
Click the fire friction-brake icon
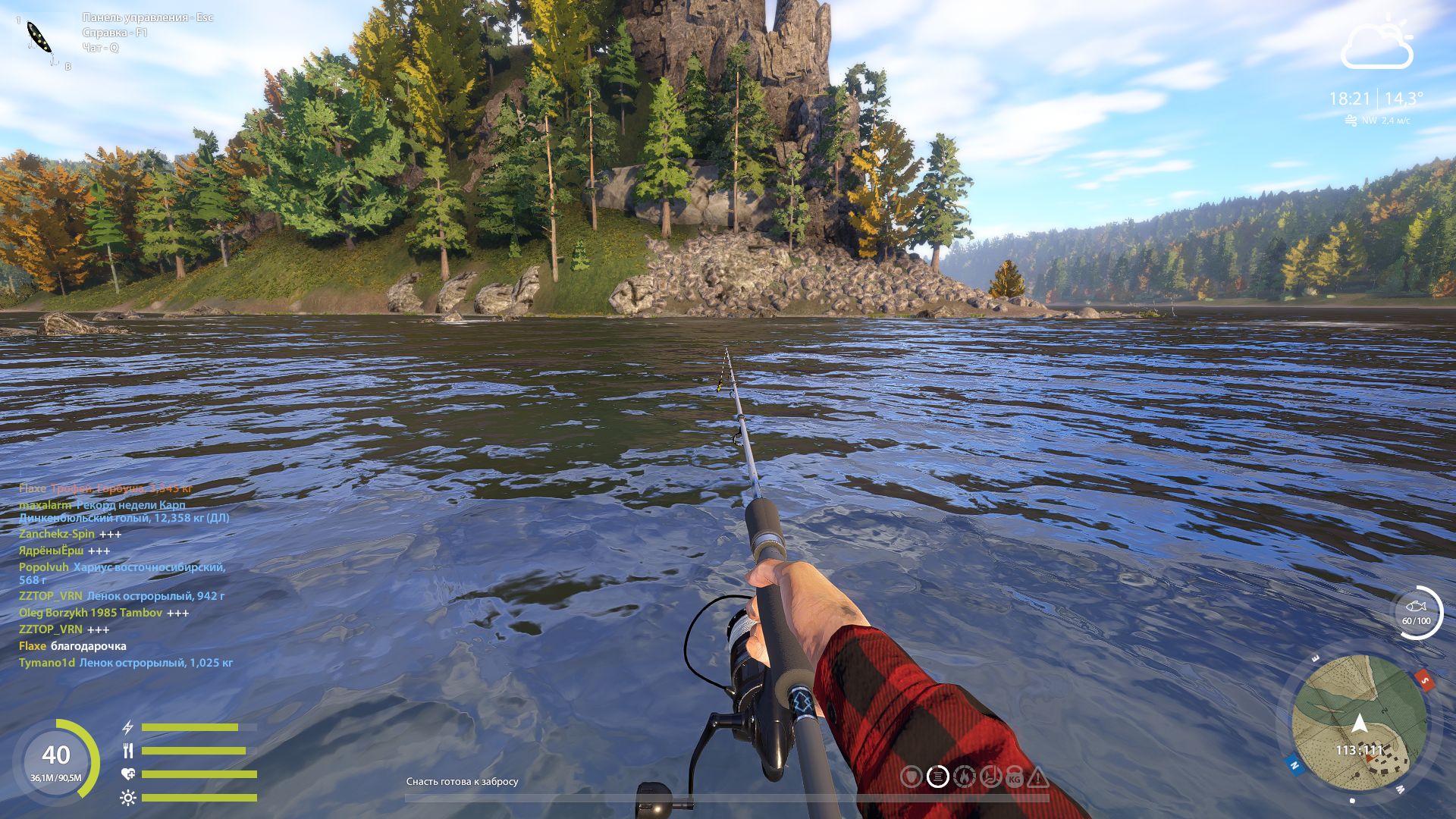963,777
